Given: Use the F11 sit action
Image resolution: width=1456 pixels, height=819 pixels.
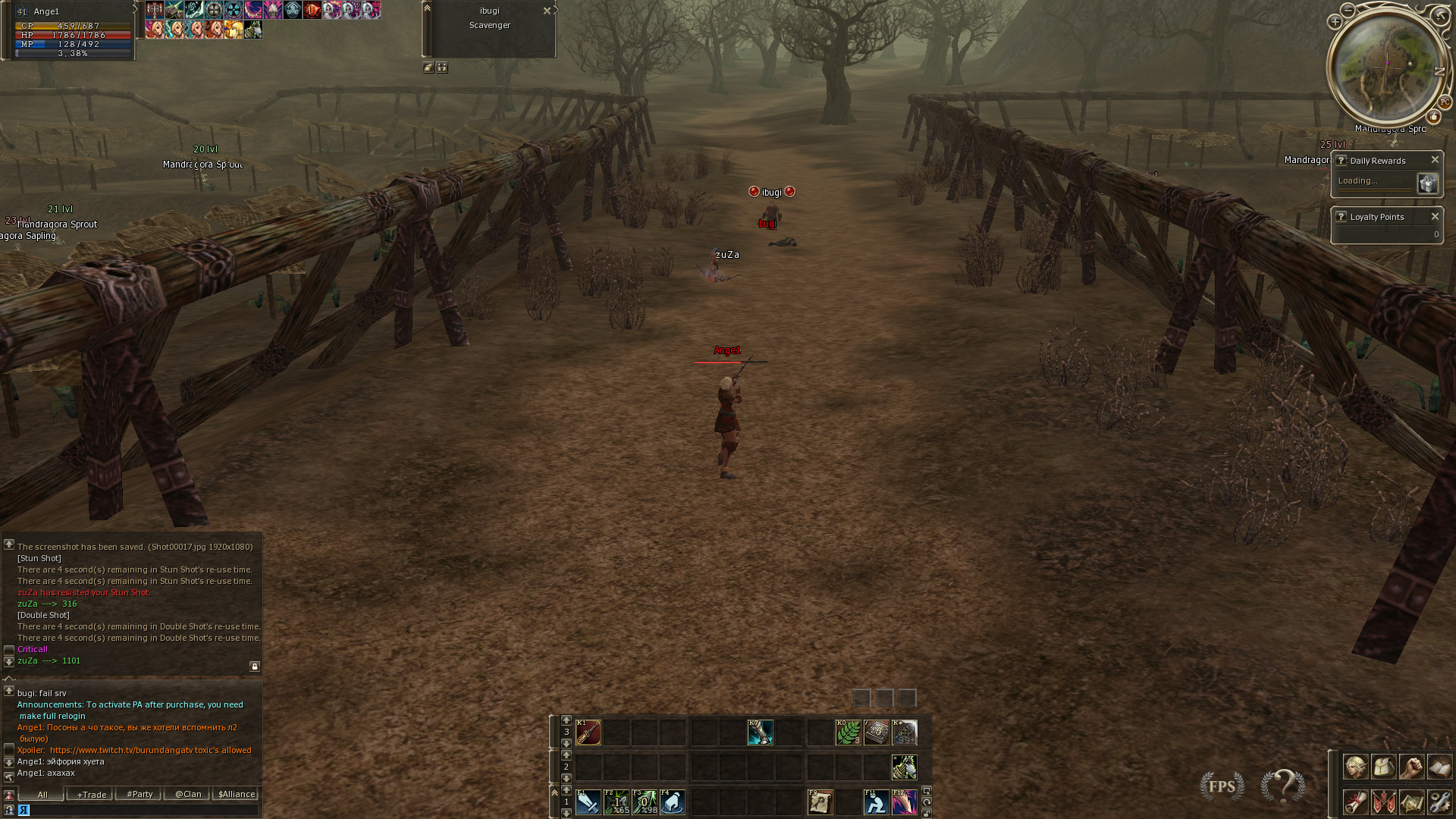Looking at the screenshot, I should tap(876, 802).
